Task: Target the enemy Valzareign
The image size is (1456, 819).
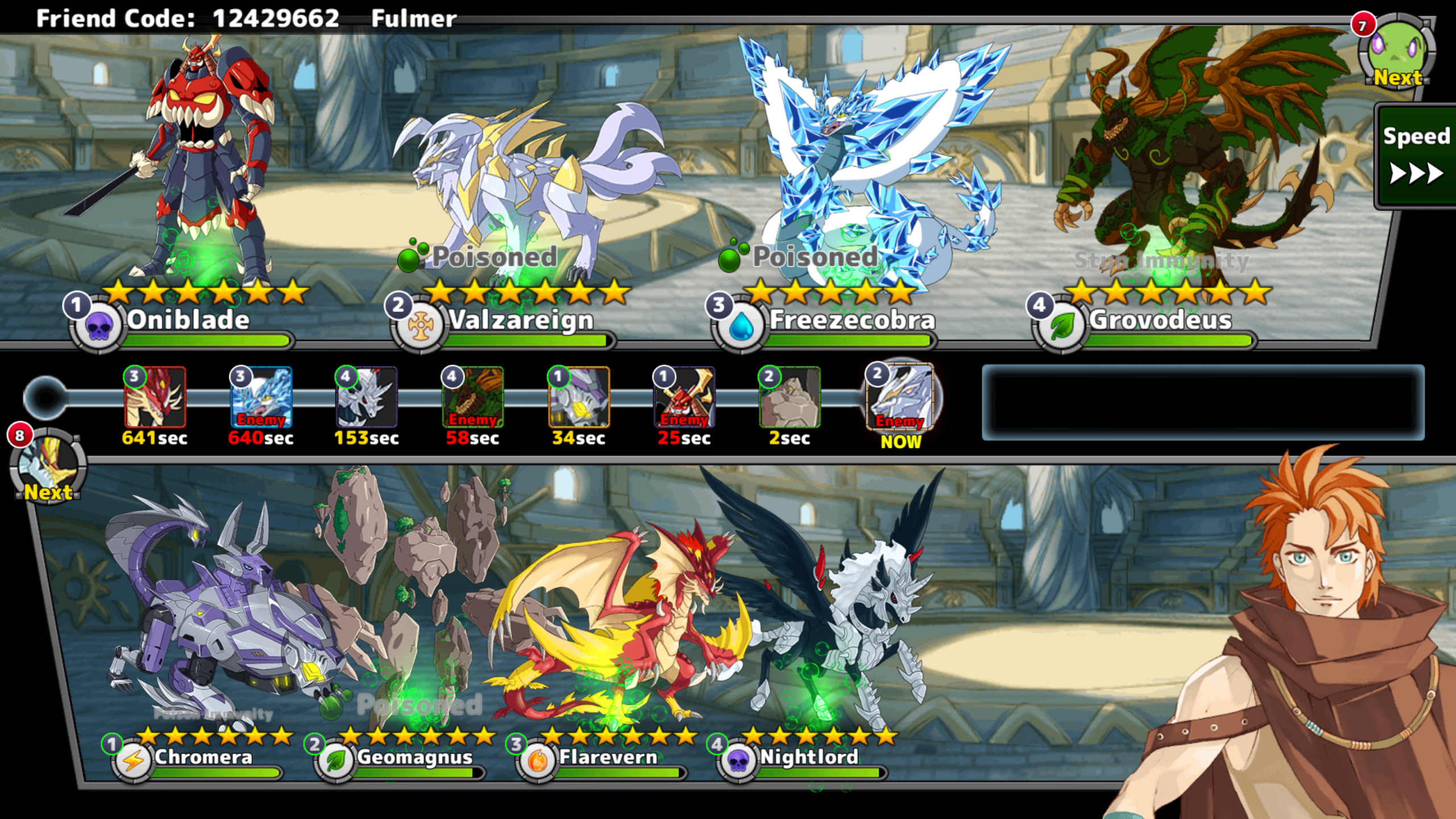Action: coord(520,320)
